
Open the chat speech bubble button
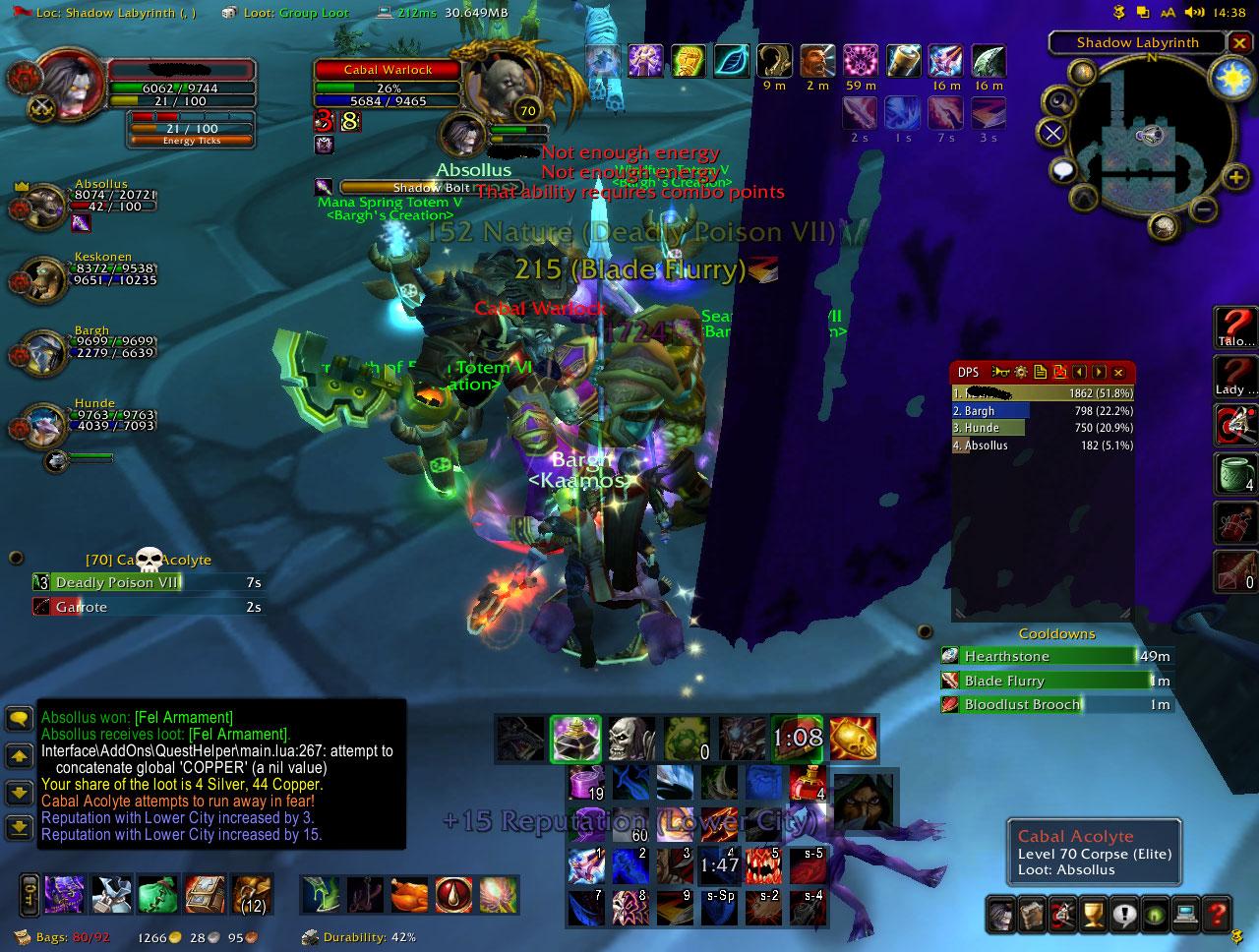(x=19, y=718)
